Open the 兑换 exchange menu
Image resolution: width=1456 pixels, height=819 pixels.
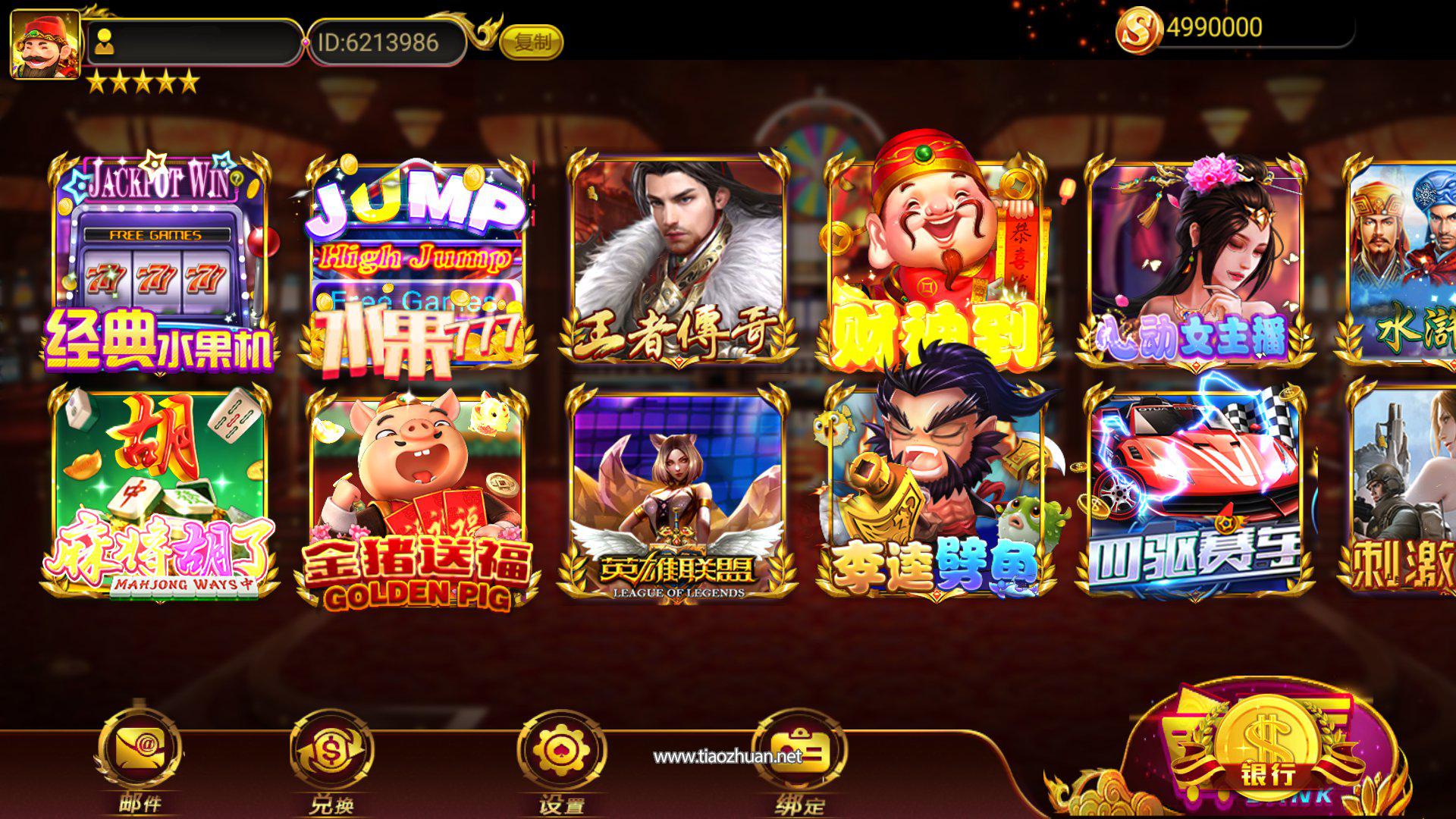[331, 752]
